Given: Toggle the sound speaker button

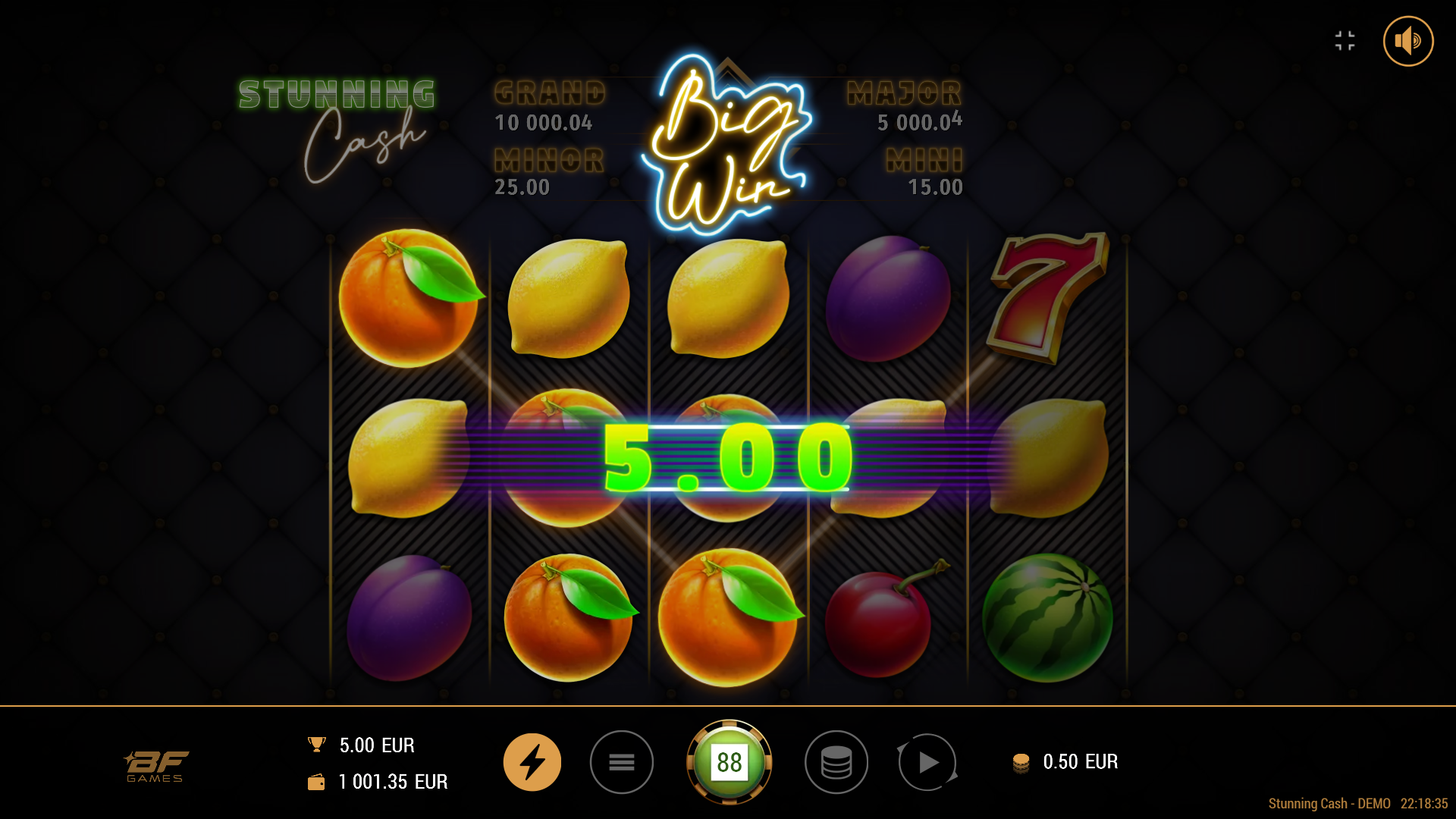Looking at the screenshot, I should point(1407,41).
